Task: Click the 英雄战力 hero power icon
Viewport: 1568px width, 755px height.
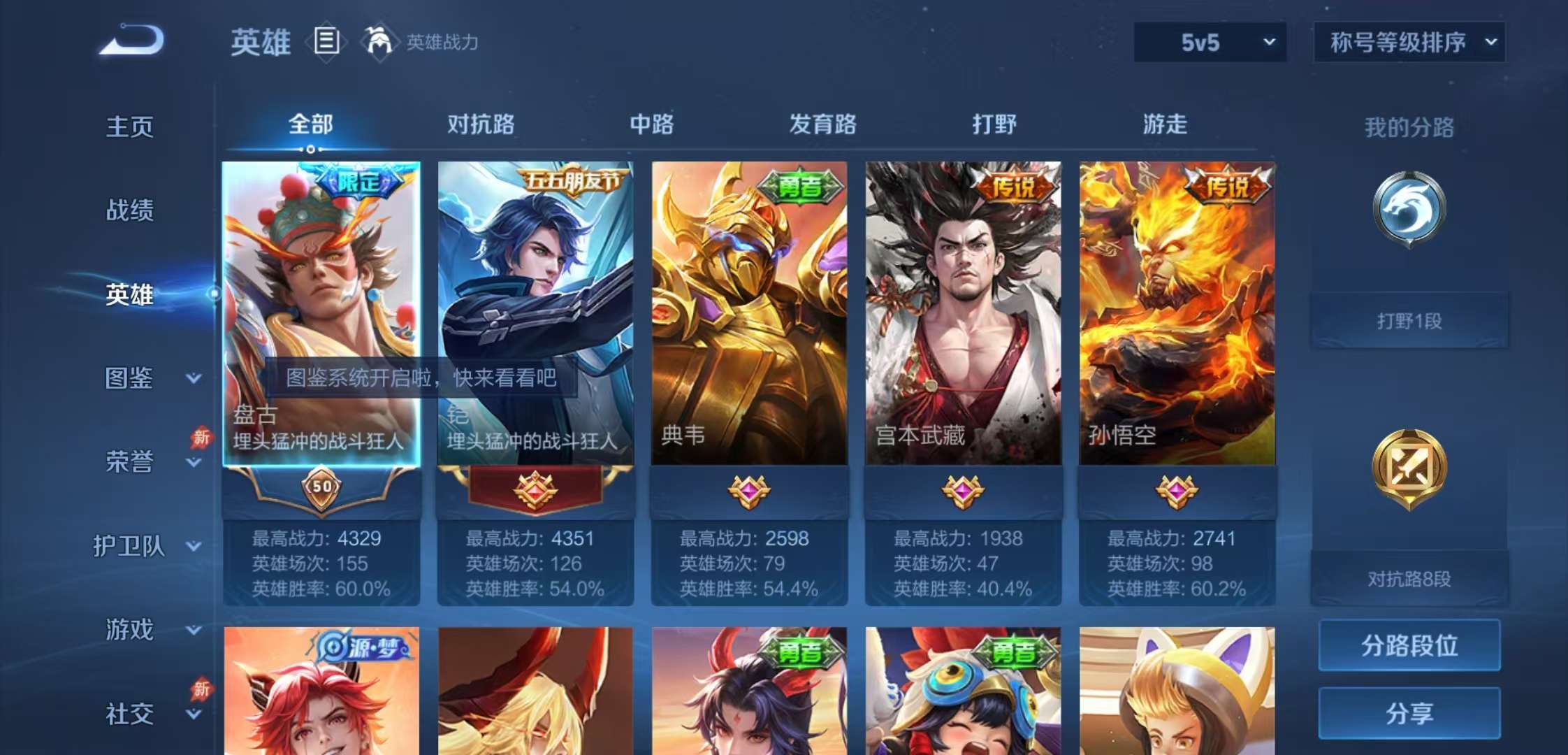Action: pyautogui.click(x=381, y=42)
